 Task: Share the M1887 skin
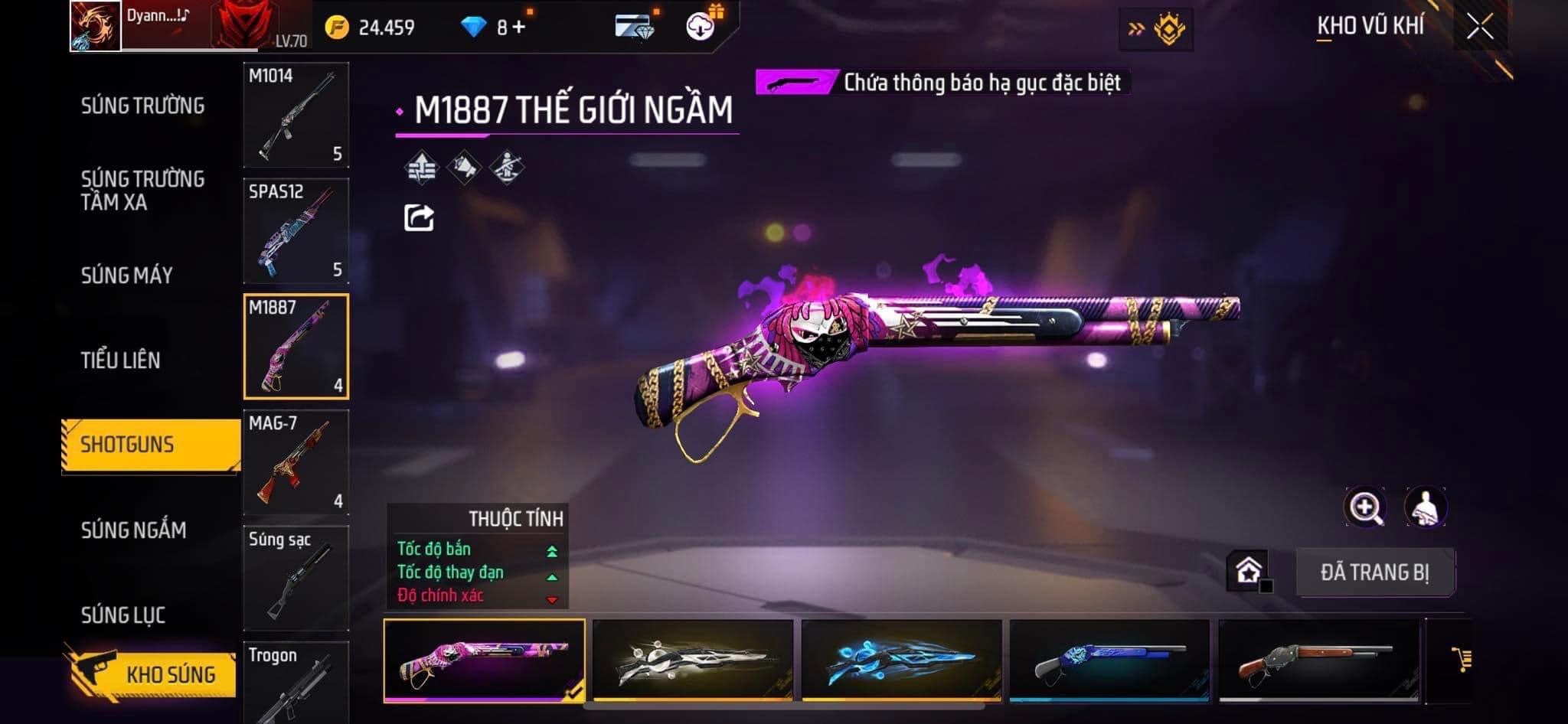[419, 218]
